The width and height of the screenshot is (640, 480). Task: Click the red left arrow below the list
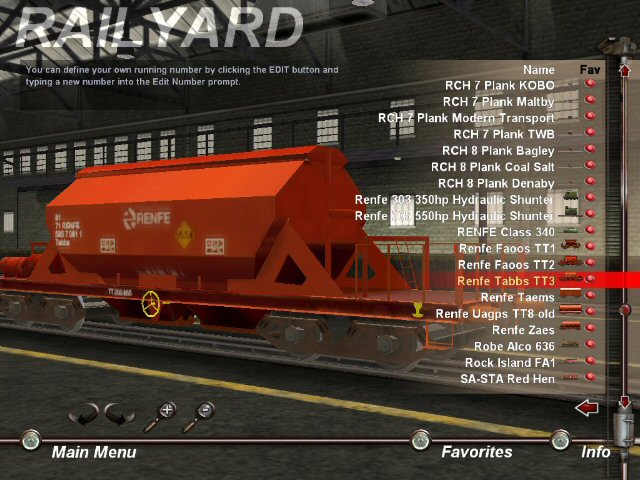click(587, 407)
